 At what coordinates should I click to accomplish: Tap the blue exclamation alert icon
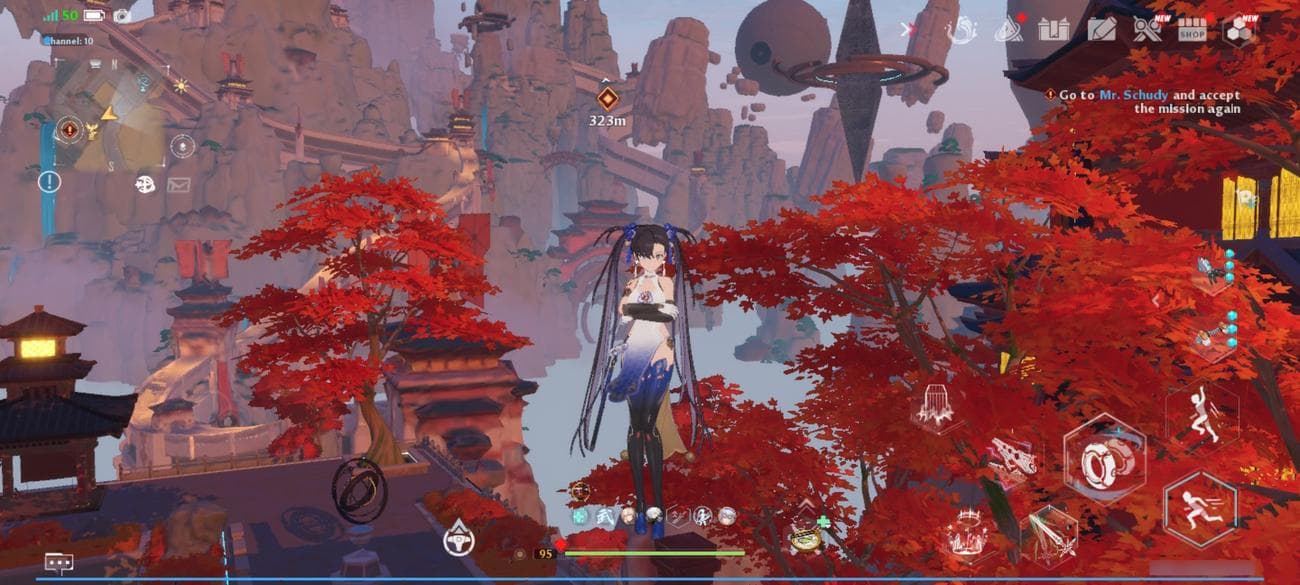coord(49,181)
